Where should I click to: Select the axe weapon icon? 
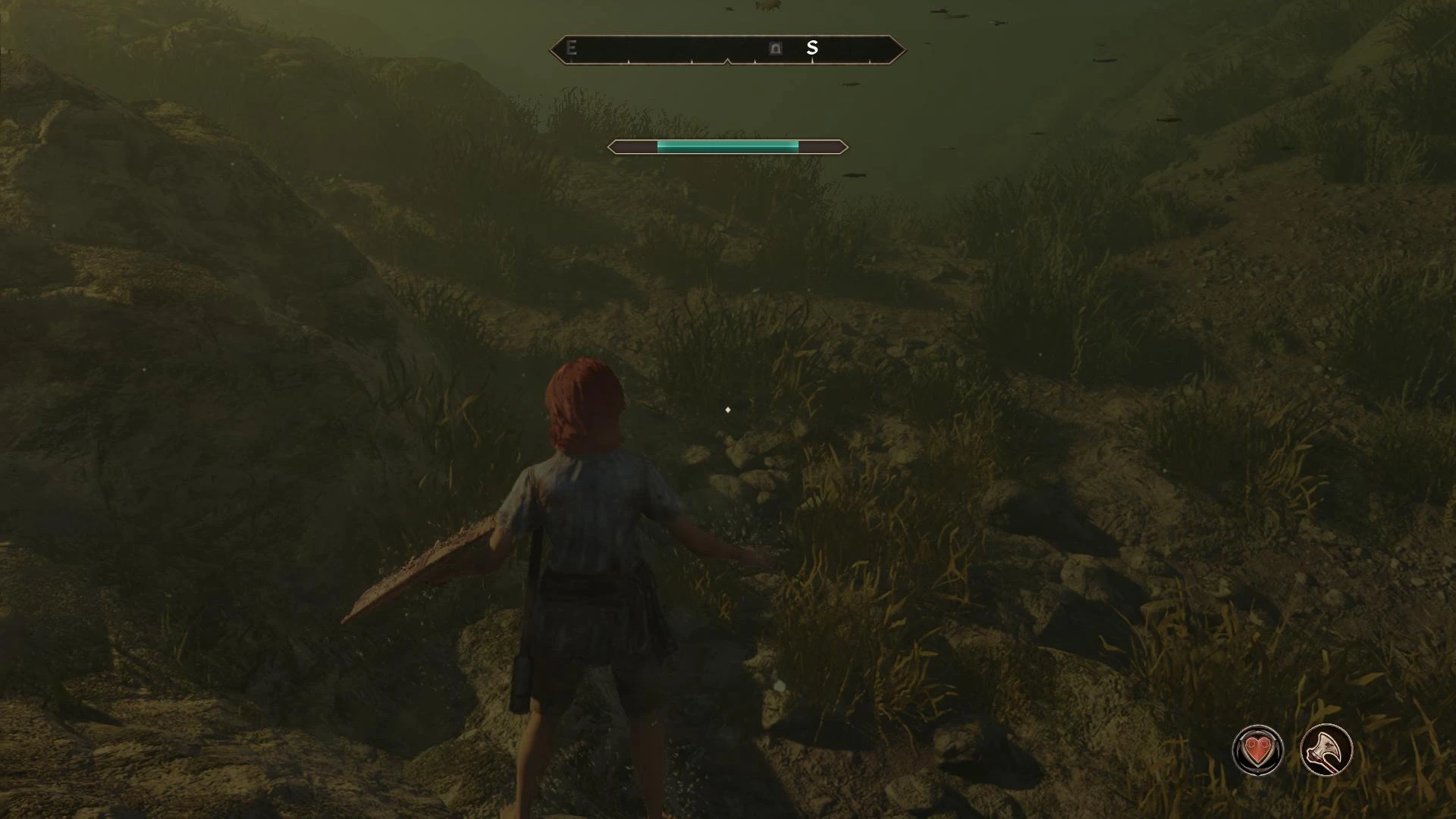click(x=1326, y=751)
